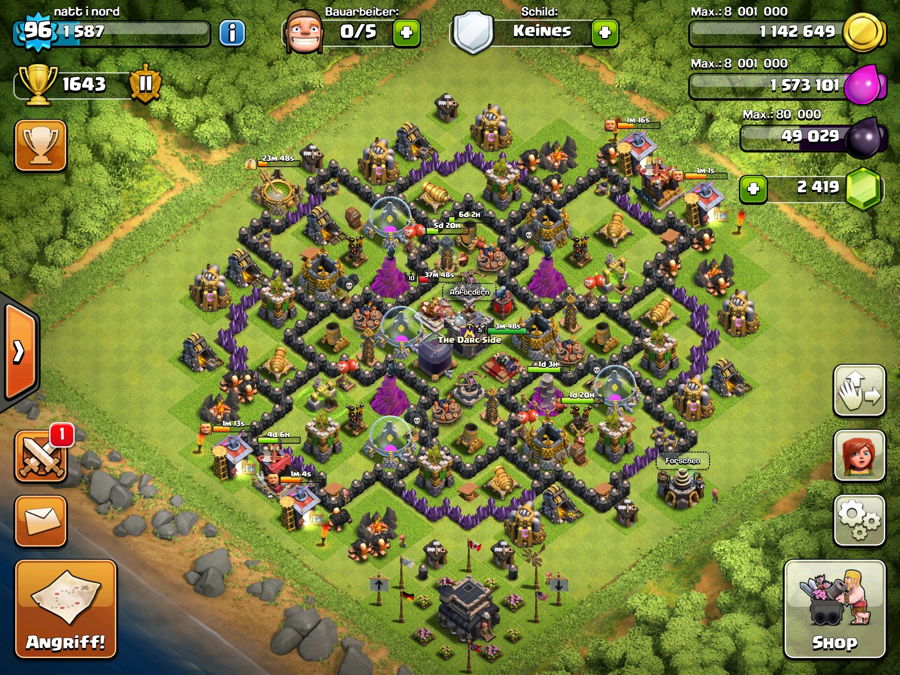Tap the level 96 experience star
Viewport: 900px width, 675px height.
pos(38,30)
